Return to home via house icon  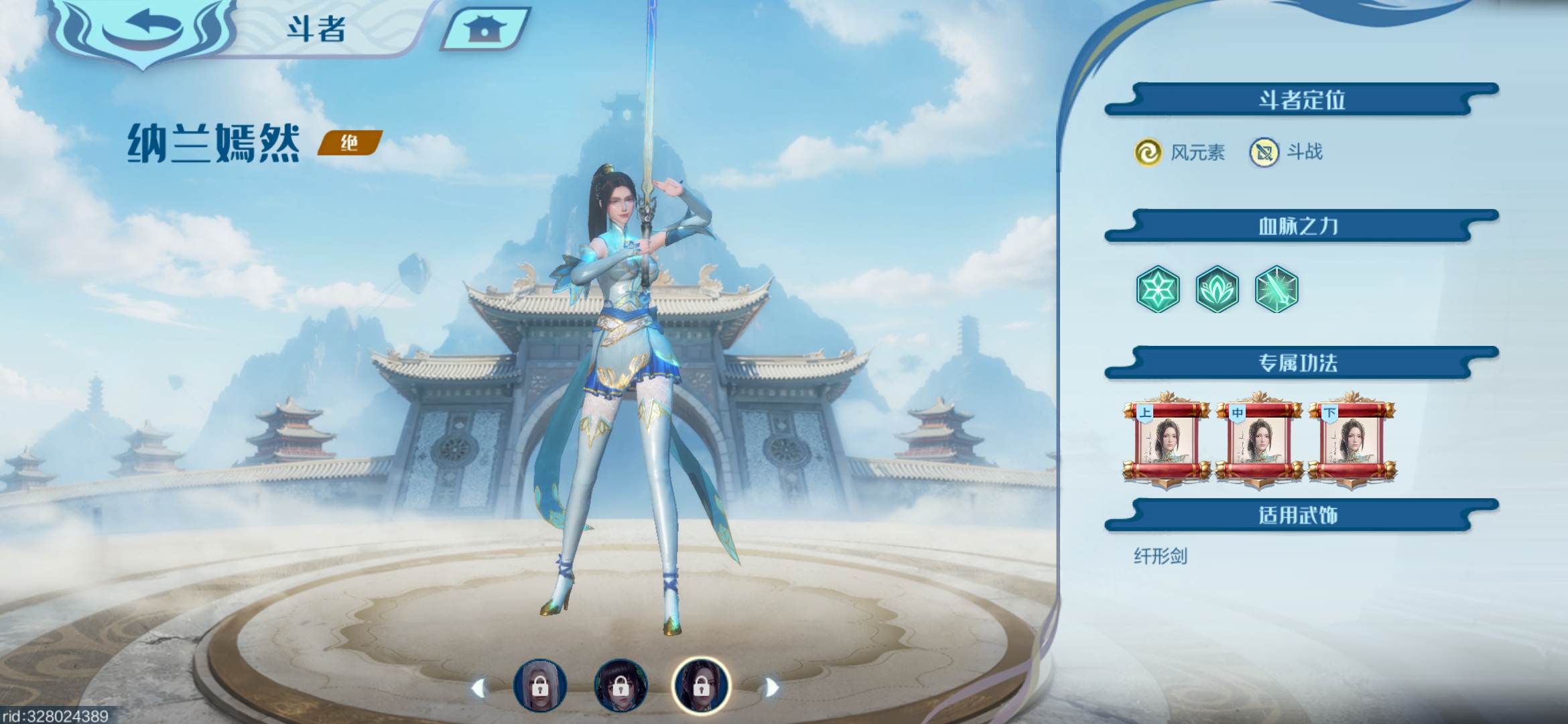[485, 29]
